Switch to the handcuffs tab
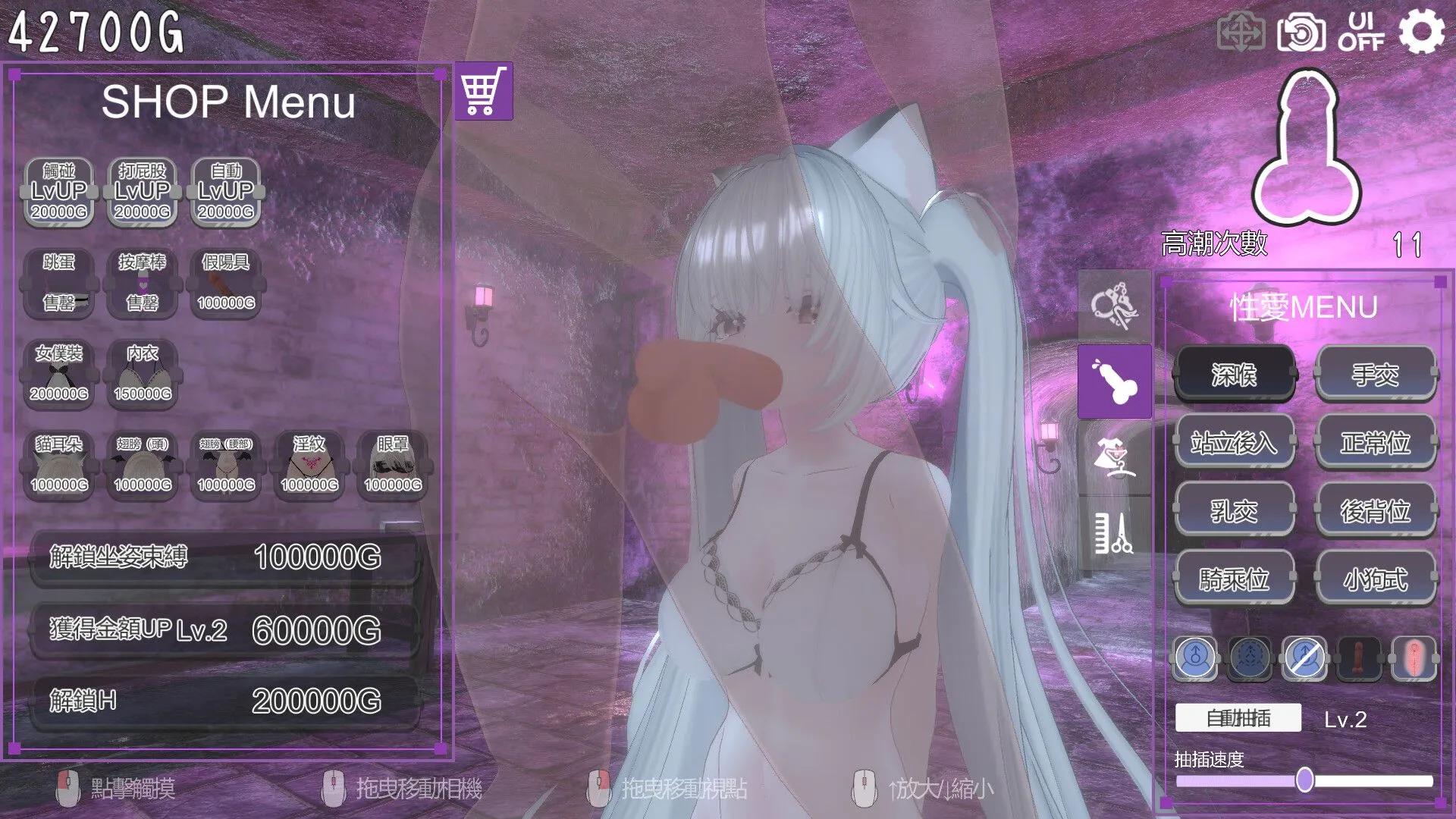Viewport: 1456px width, 819px height. pos(1114,306)
